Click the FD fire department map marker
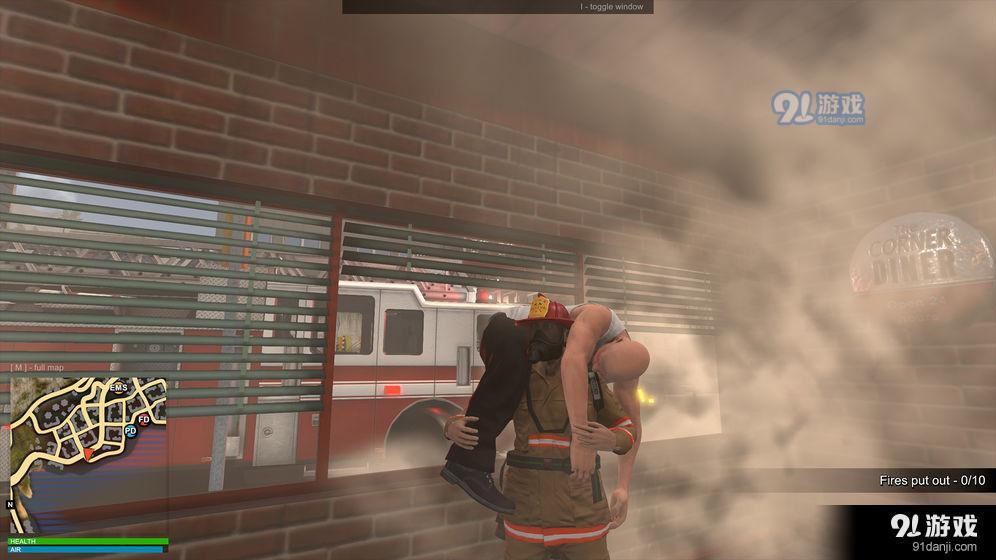Image resolution: width=996 pixels, height=560 pixels. tap(144, 419)
